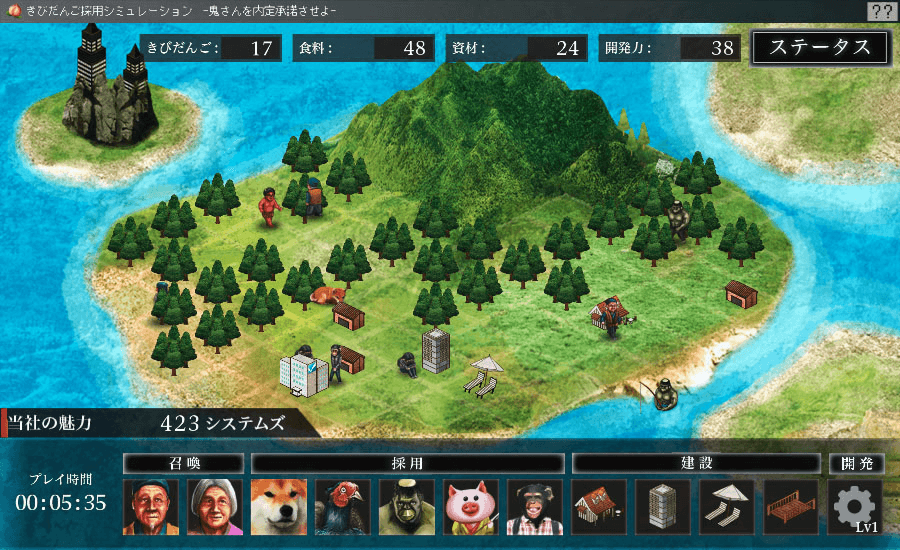Recruit the pink pig
This screenshot has width=900, height=550.
tap(471, 507)
